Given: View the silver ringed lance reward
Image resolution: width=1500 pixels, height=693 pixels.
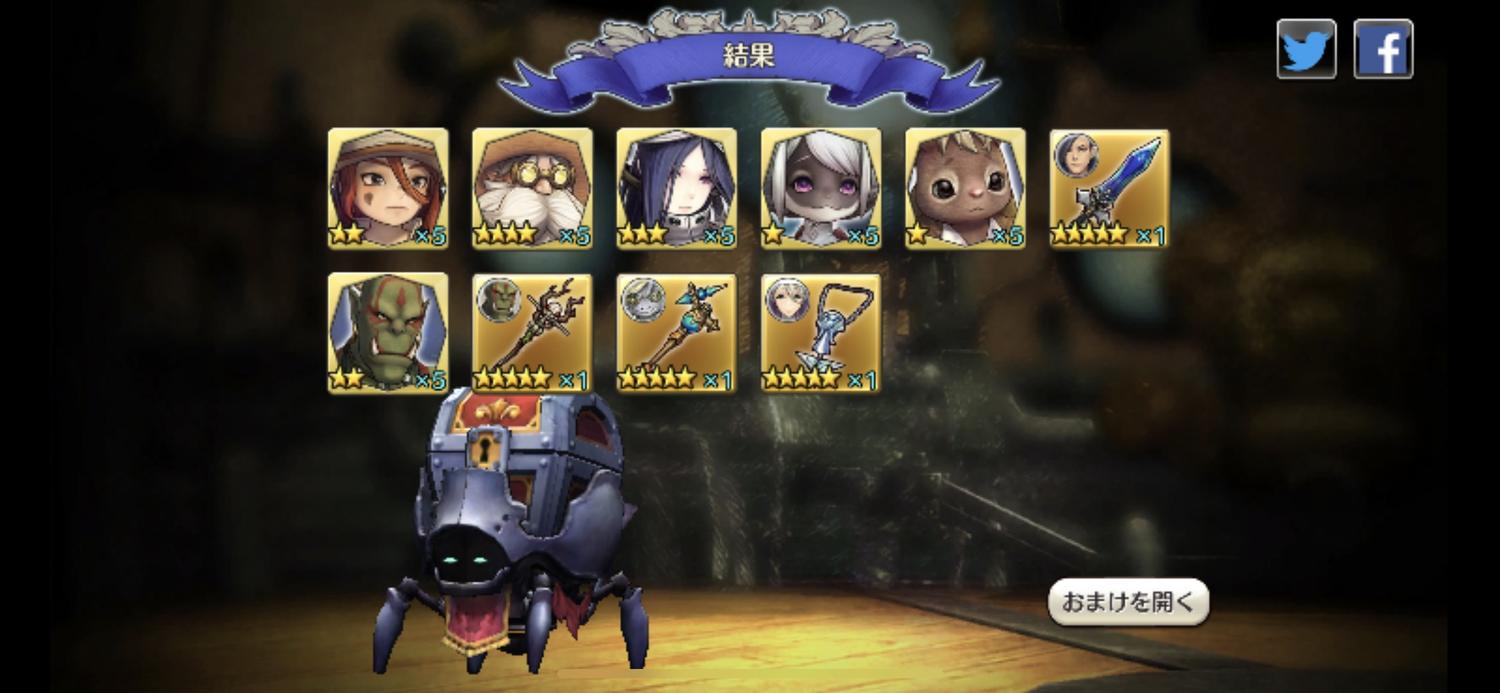Looking at the screenshot, I should coord(821,333).
